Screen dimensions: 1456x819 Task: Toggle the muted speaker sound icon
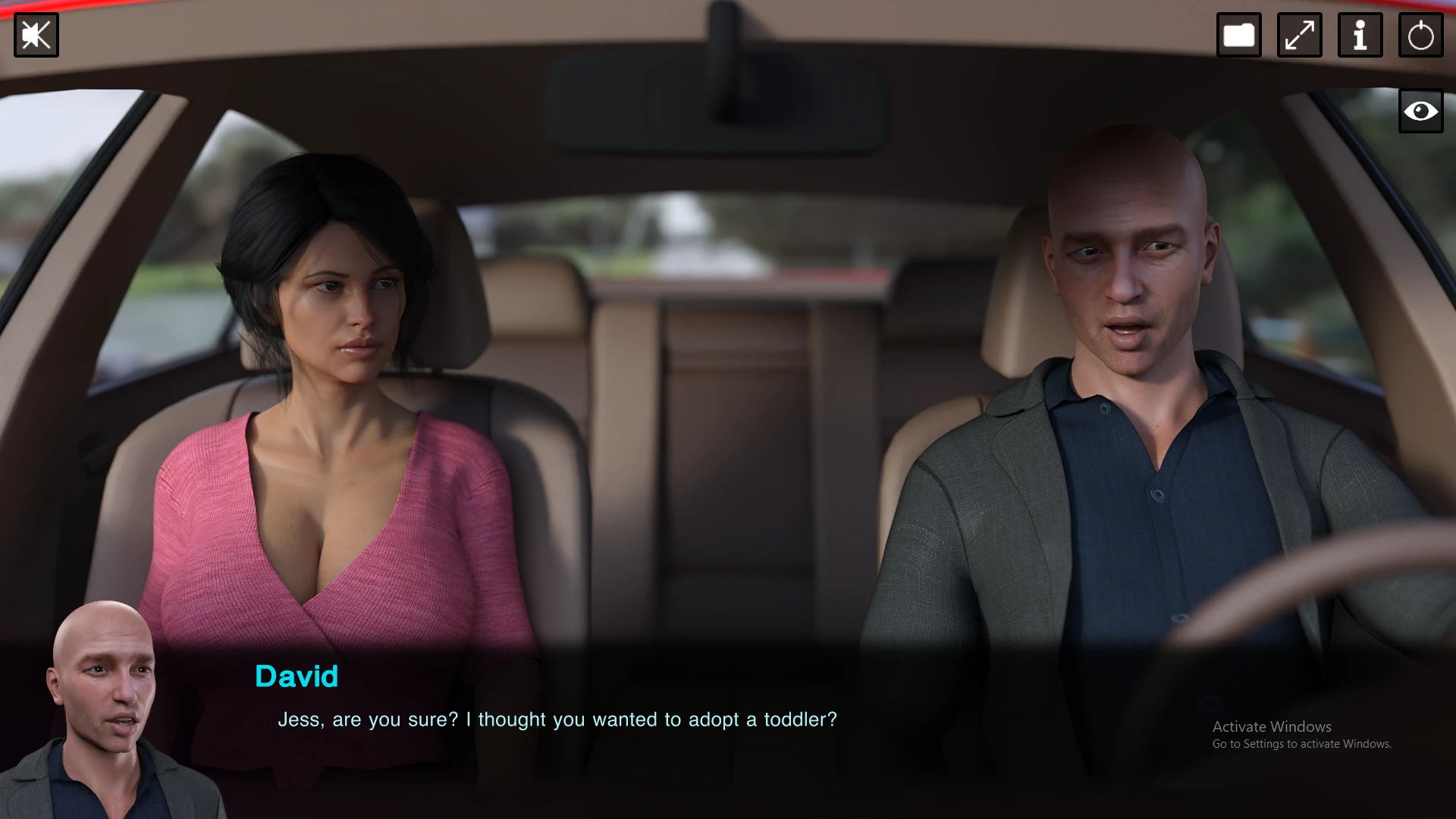[36, 35]
